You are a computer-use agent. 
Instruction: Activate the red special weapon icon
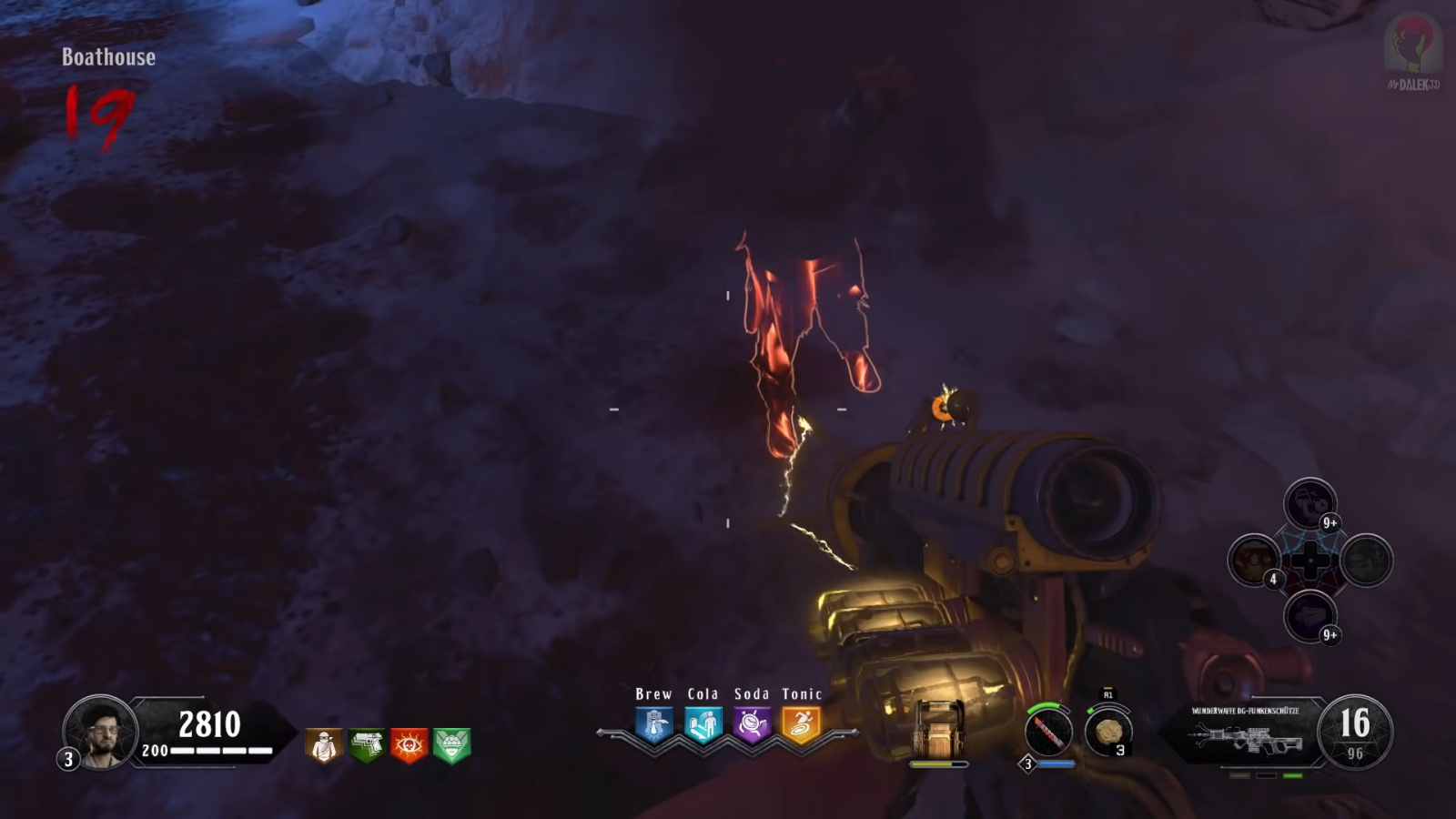(x=1048, y=732)
